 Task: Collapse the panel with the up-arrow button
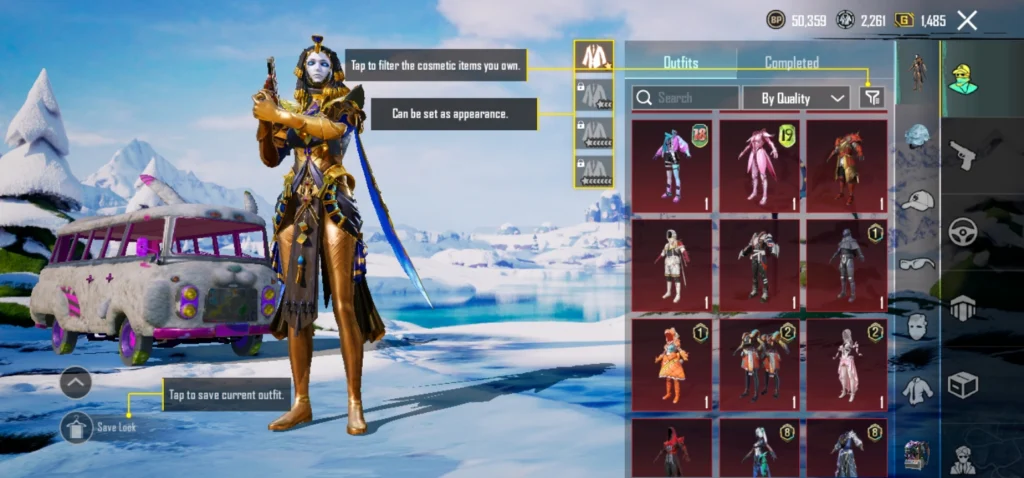tap(76, 382)
